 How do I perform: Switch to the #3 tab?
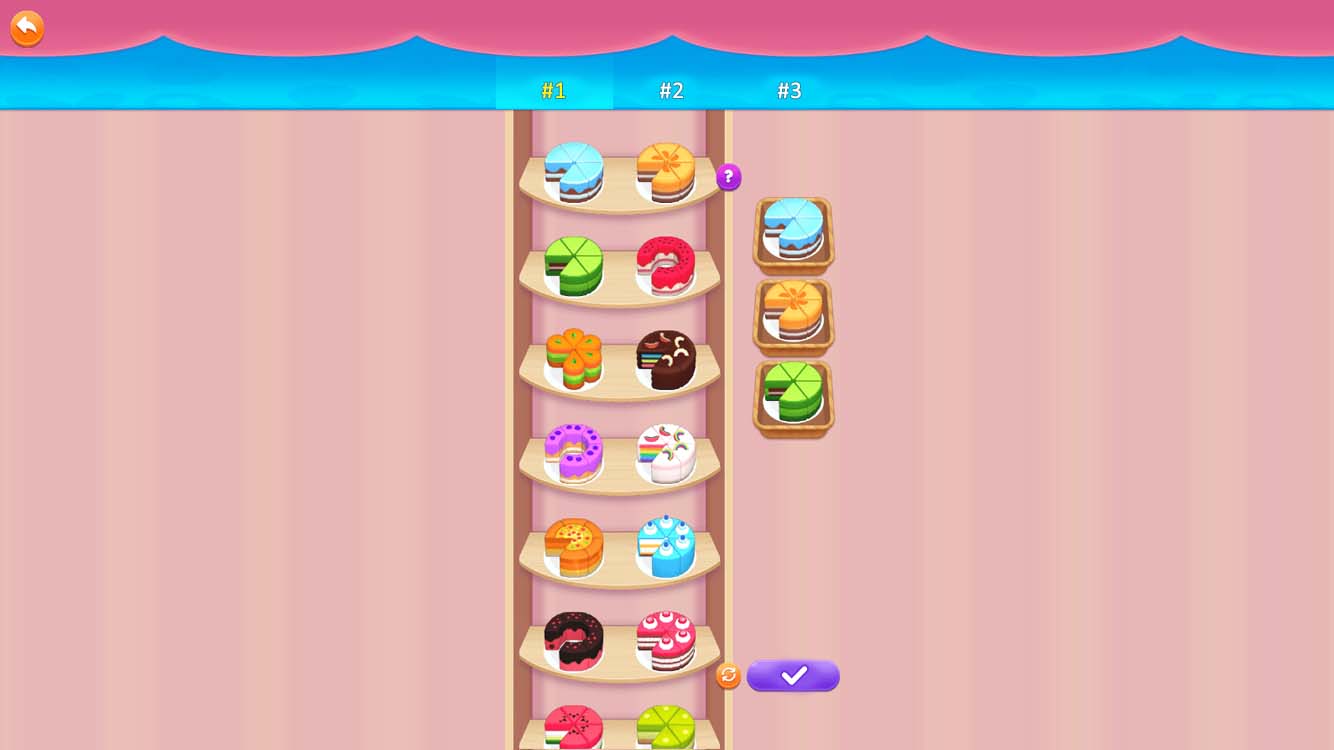click(790, 91)
